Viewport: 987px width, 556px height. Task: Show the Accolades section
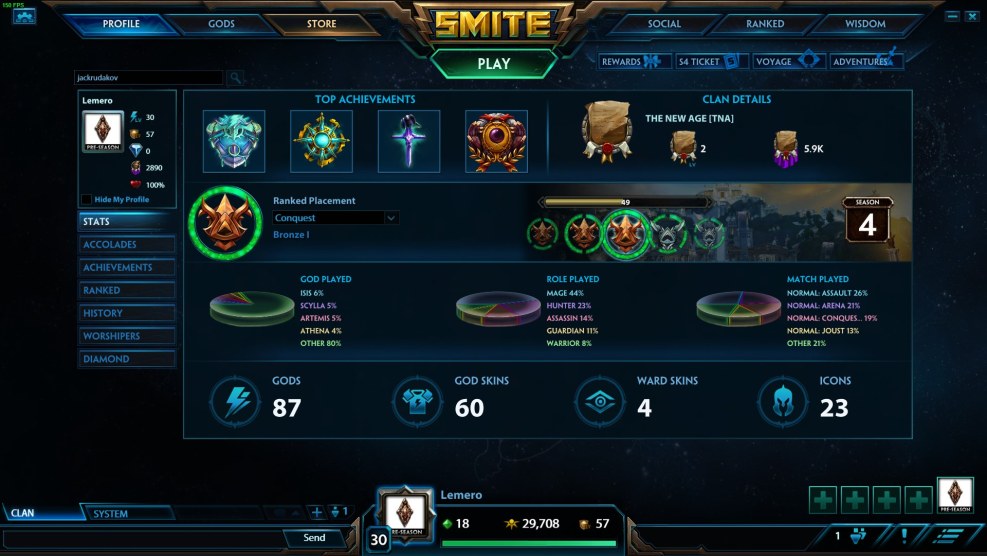pyautogui.click(x=127, y=245)
